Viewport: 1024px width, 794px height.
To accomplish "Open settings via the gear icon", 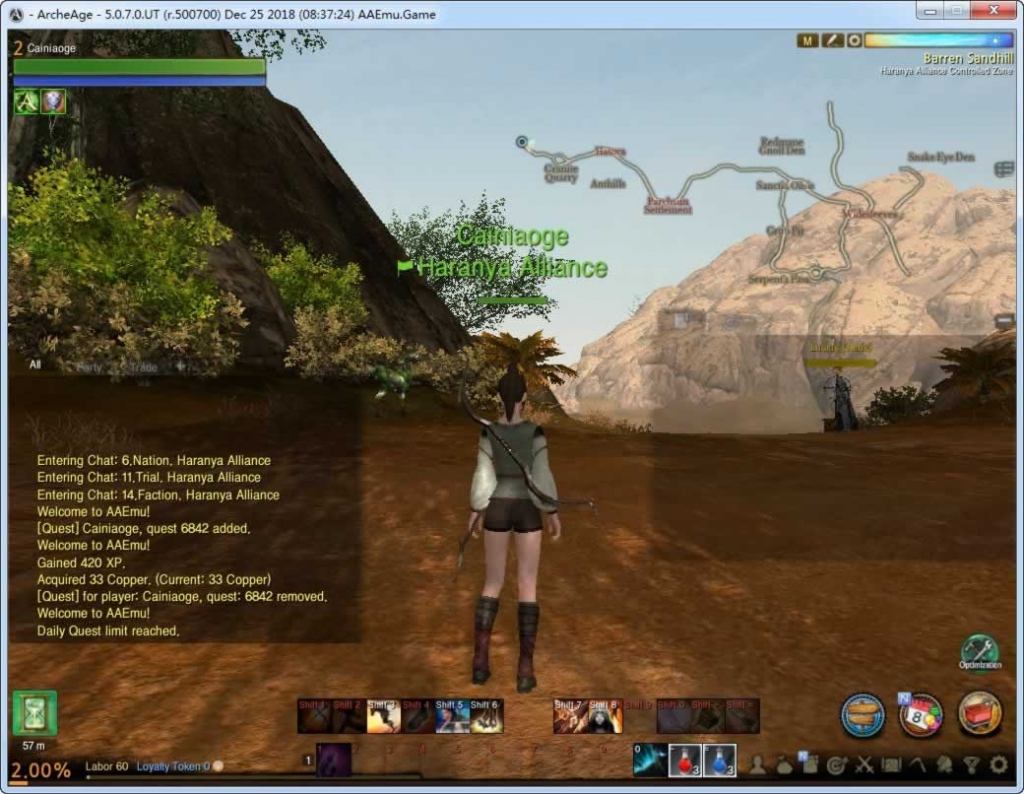I will 998,766.
